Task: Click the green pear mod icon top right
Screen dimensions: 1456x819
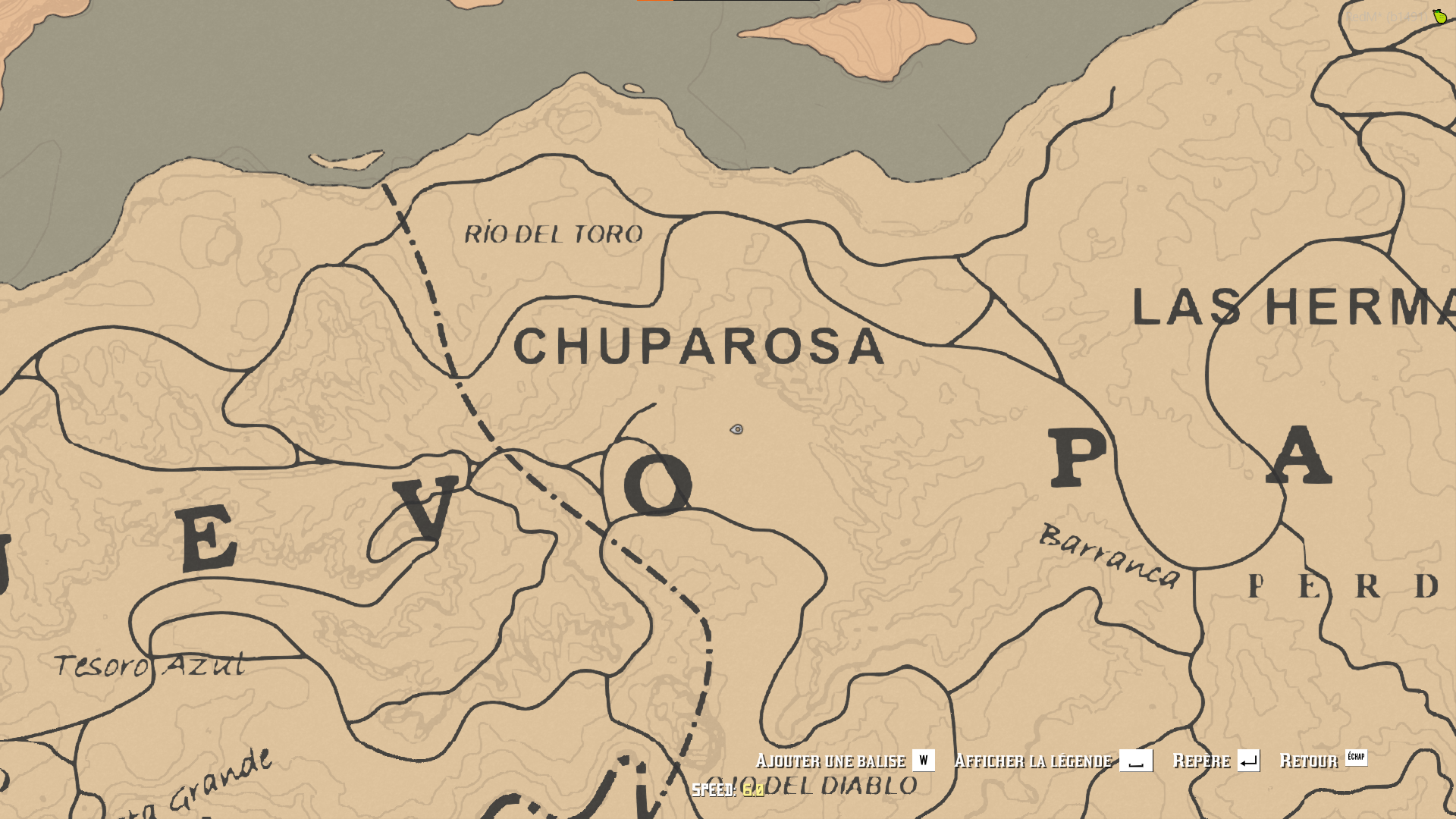Action: click(x=1439, y=15)
